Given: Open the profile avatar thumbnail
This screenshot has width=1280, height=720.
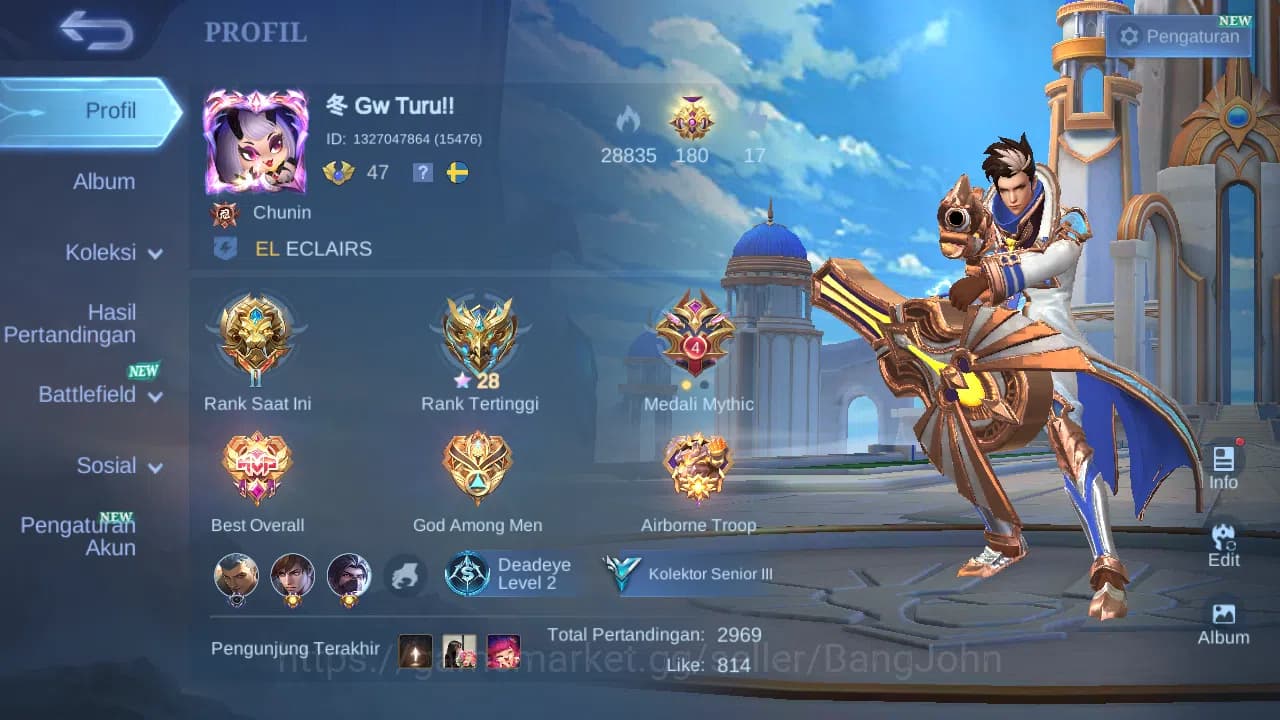Looking at the screenshot, I should pyautogui.click(x=256, y=140).
